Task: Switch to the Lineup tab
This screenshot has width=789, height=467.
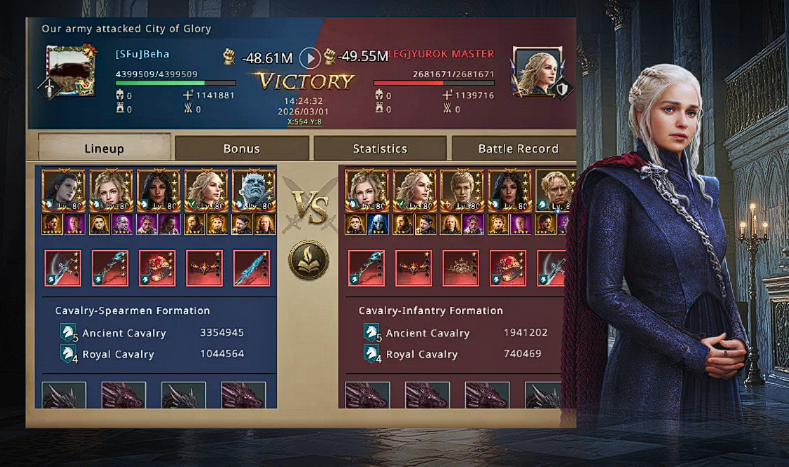Action: [x=104, y=148]
